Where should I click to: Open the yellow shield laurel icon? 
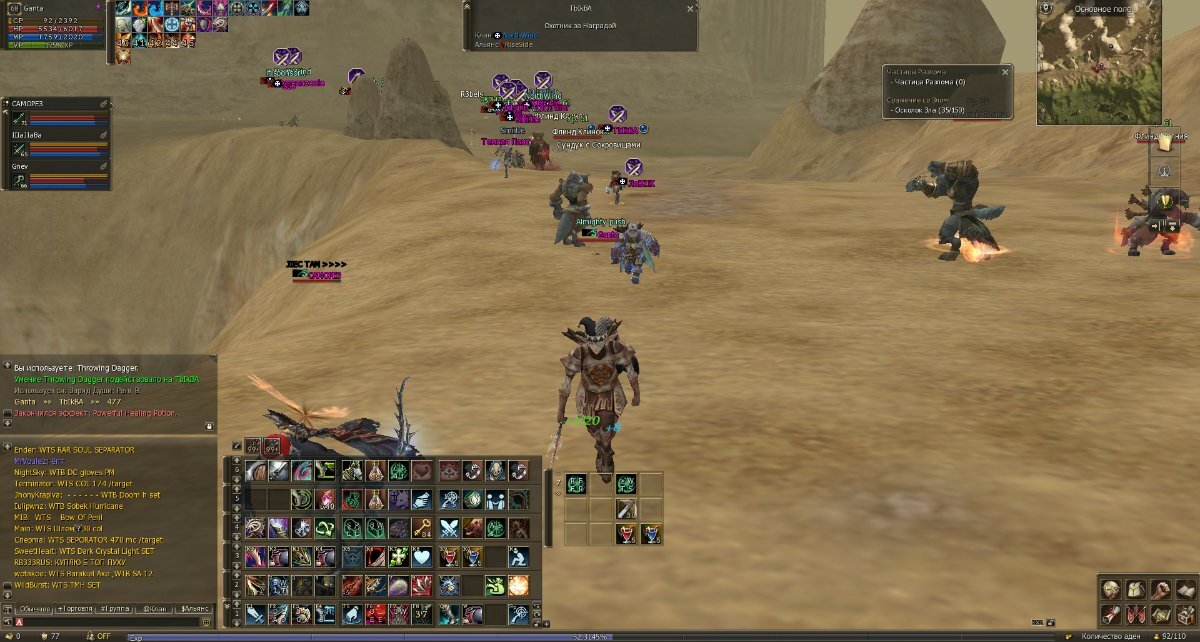tap(1165, 202)
